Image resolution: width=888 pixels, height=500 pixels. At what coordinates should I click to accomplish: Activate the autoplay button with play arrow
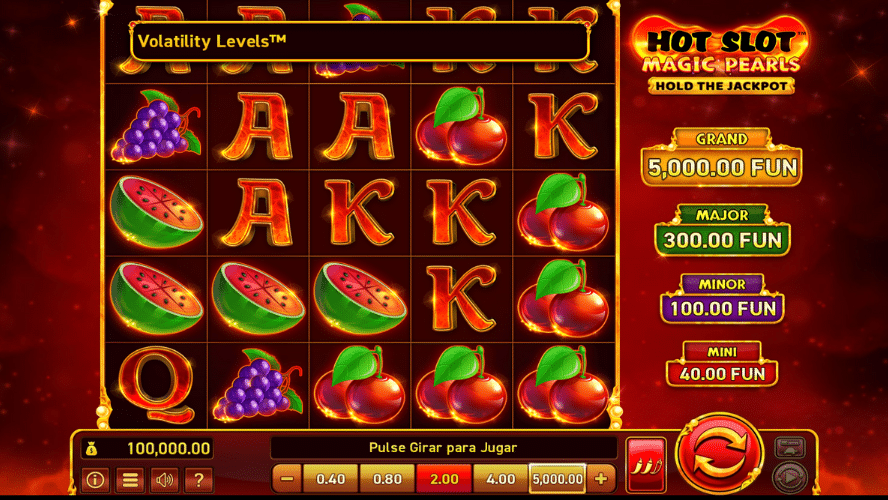coord(791,476)
